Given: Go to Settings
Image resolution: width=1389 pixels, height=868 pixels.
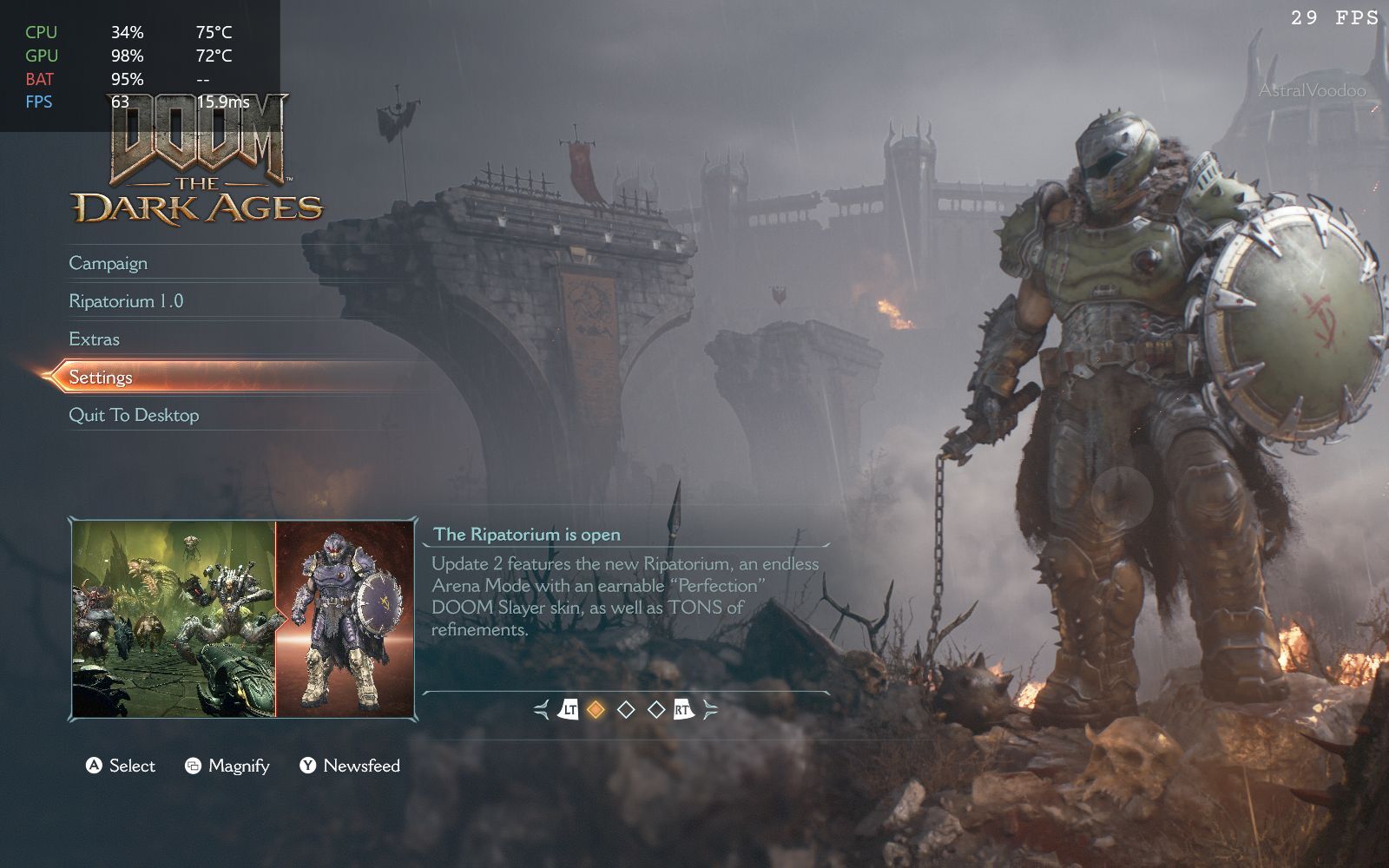Looking at the screenshot, I should click(101, 378).
